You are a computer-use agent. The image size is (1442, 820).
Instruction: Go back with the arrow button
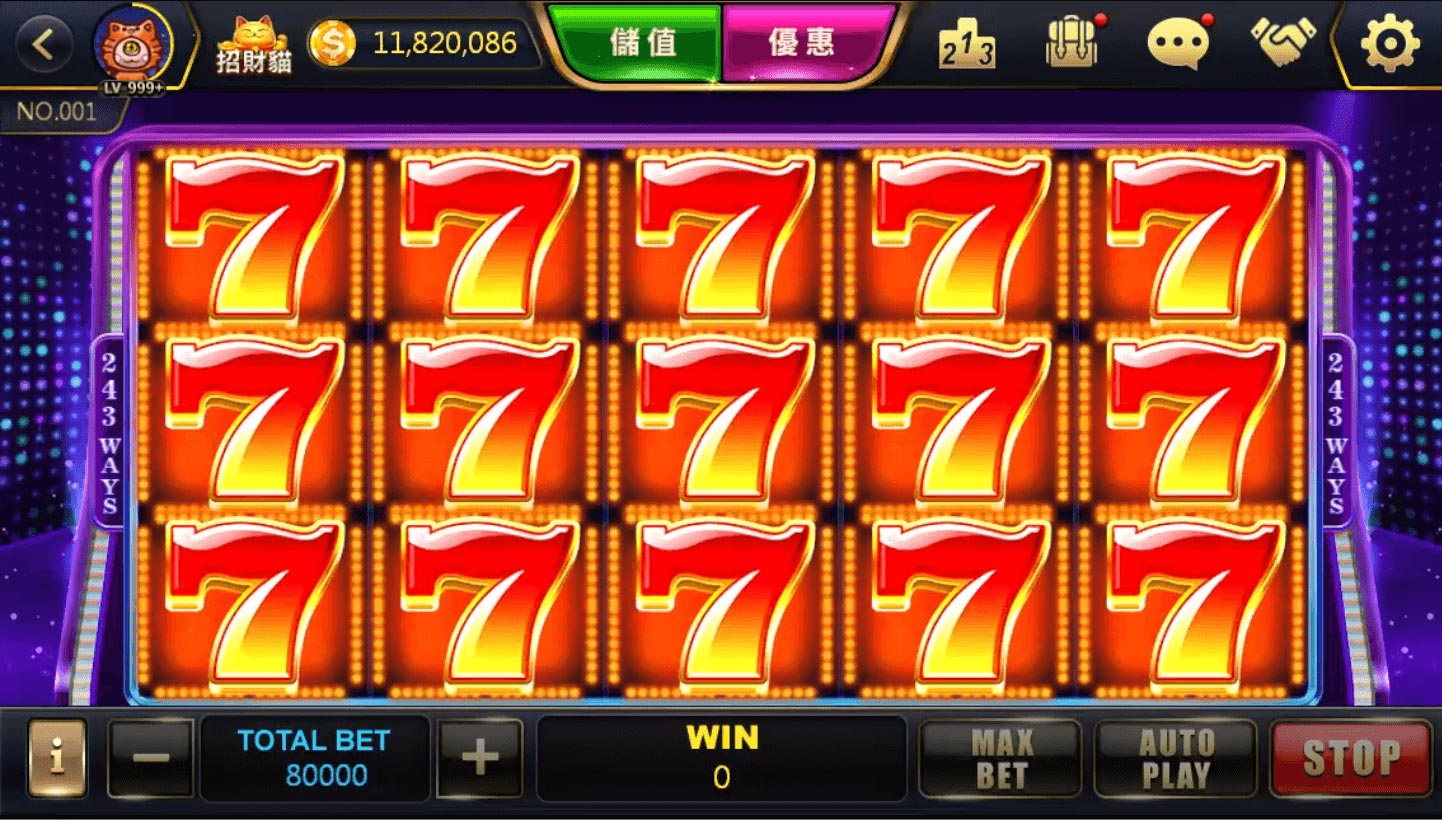click(x=45, y=45)
